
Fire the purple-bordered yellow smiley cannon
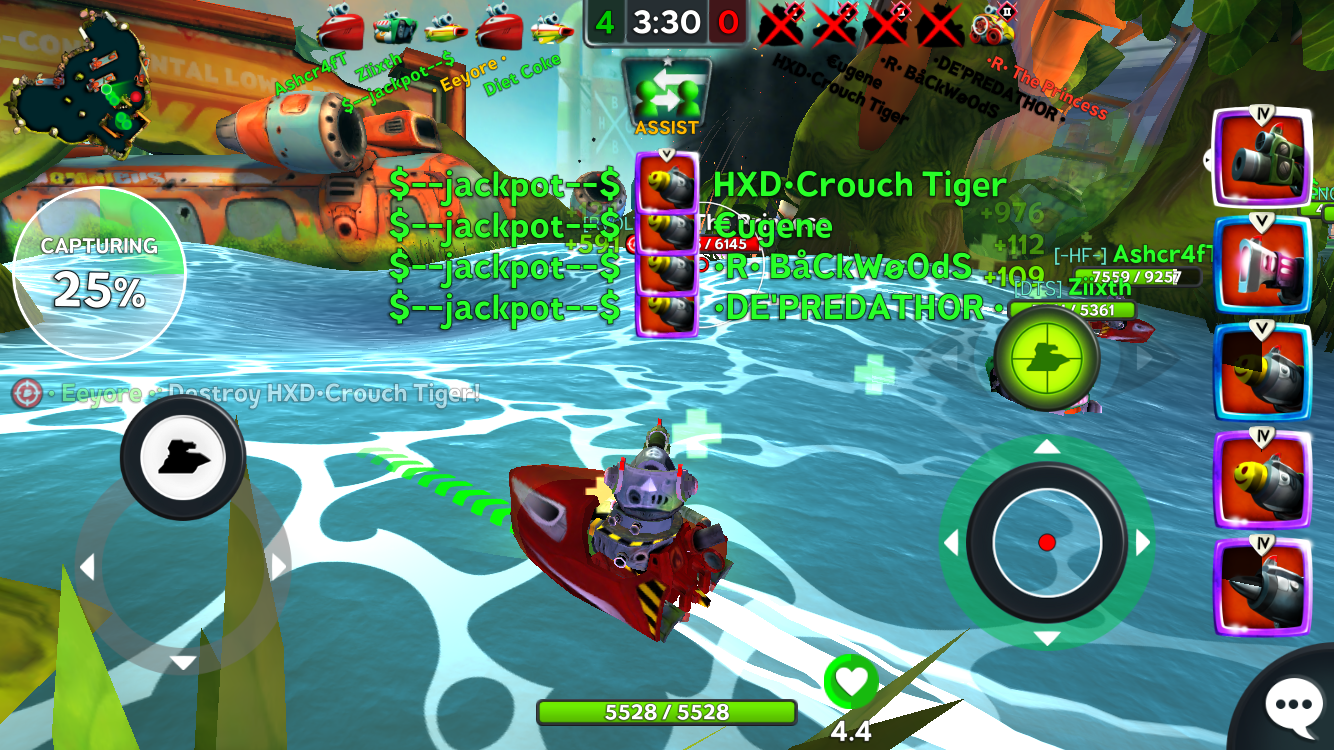pos(1262,480)
